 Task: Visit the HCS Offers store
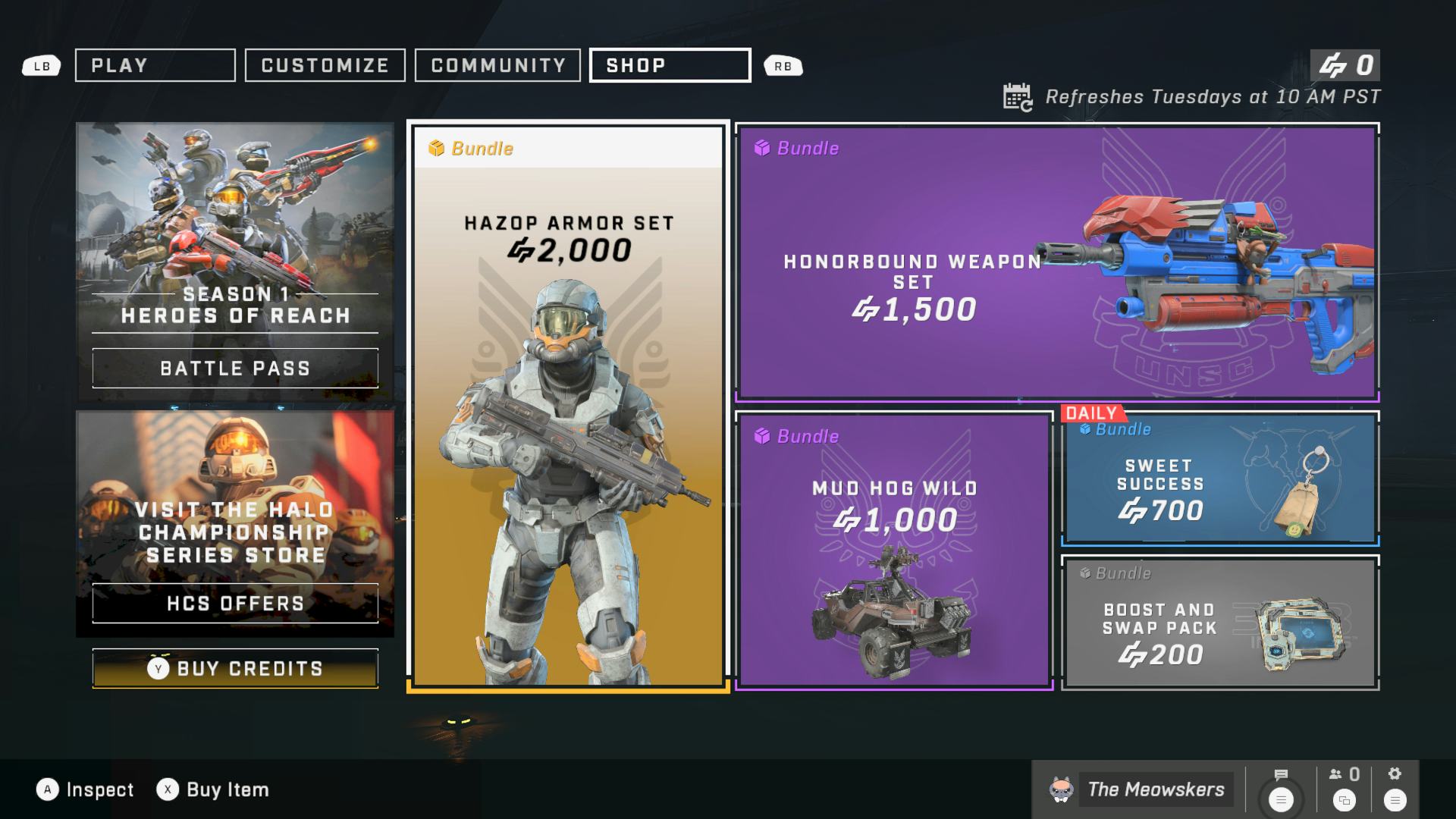[235, 603]
